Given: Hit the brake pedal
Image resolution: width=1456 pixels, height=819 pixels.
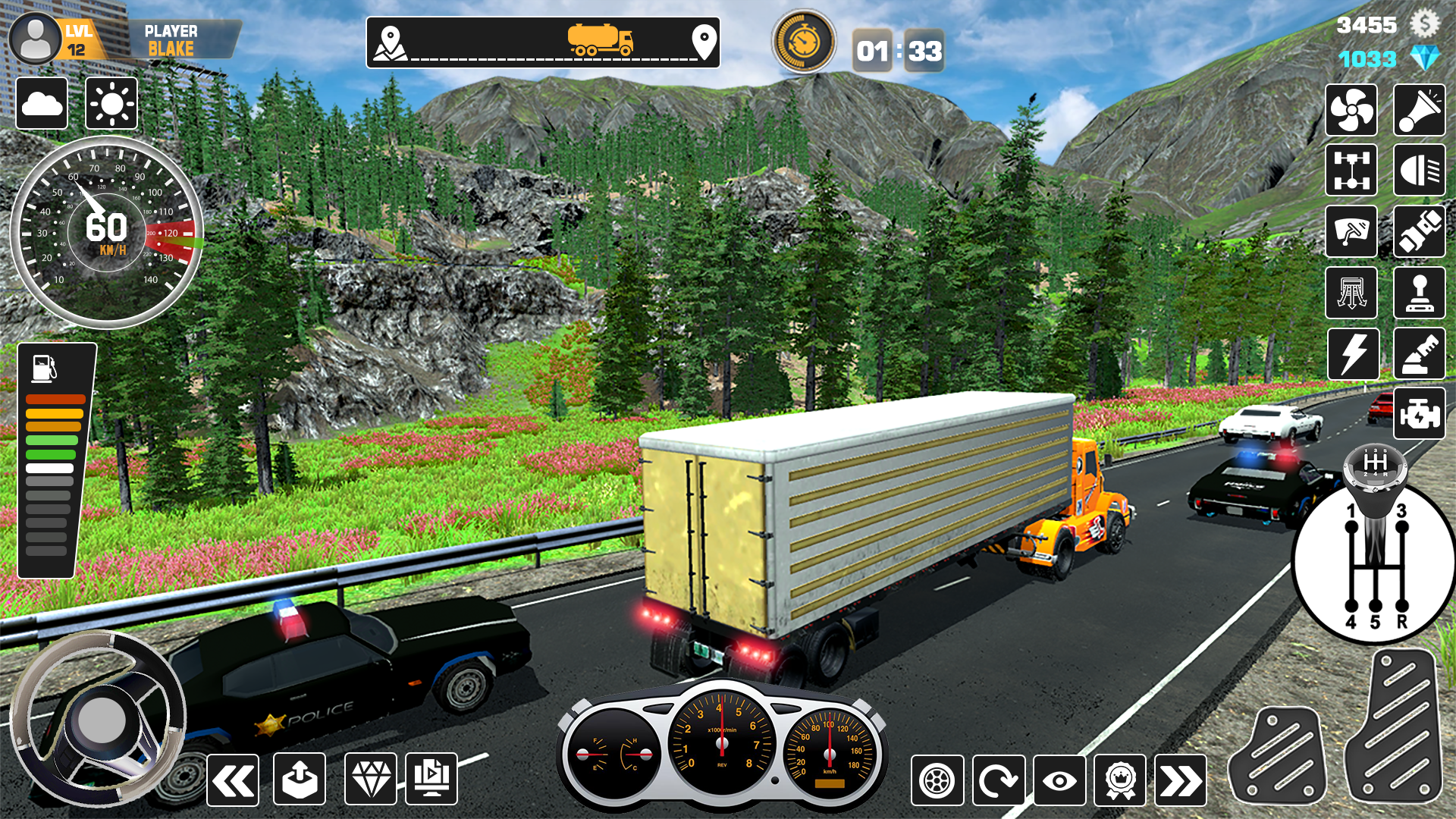Looking at the screenshot, I should pyautogui.click(x=1278, y=755).
